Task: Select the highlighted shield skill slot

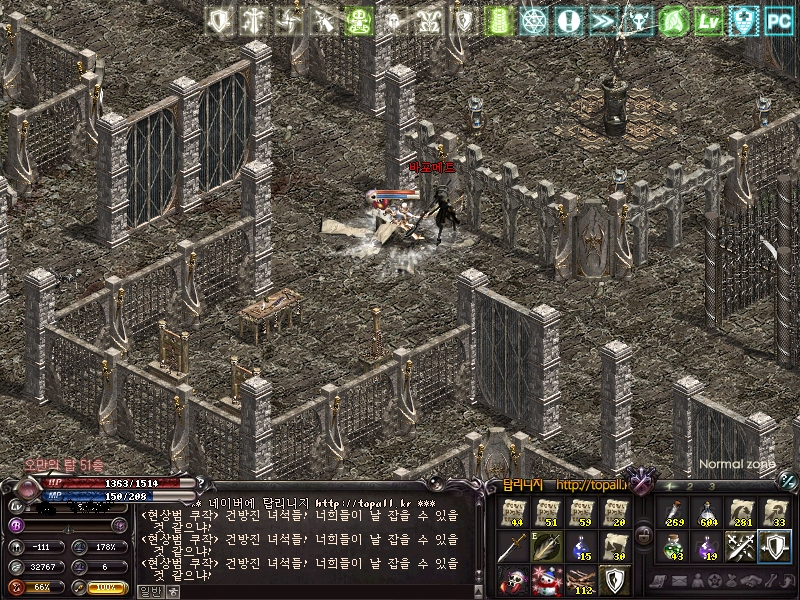Action: (775, 547)
